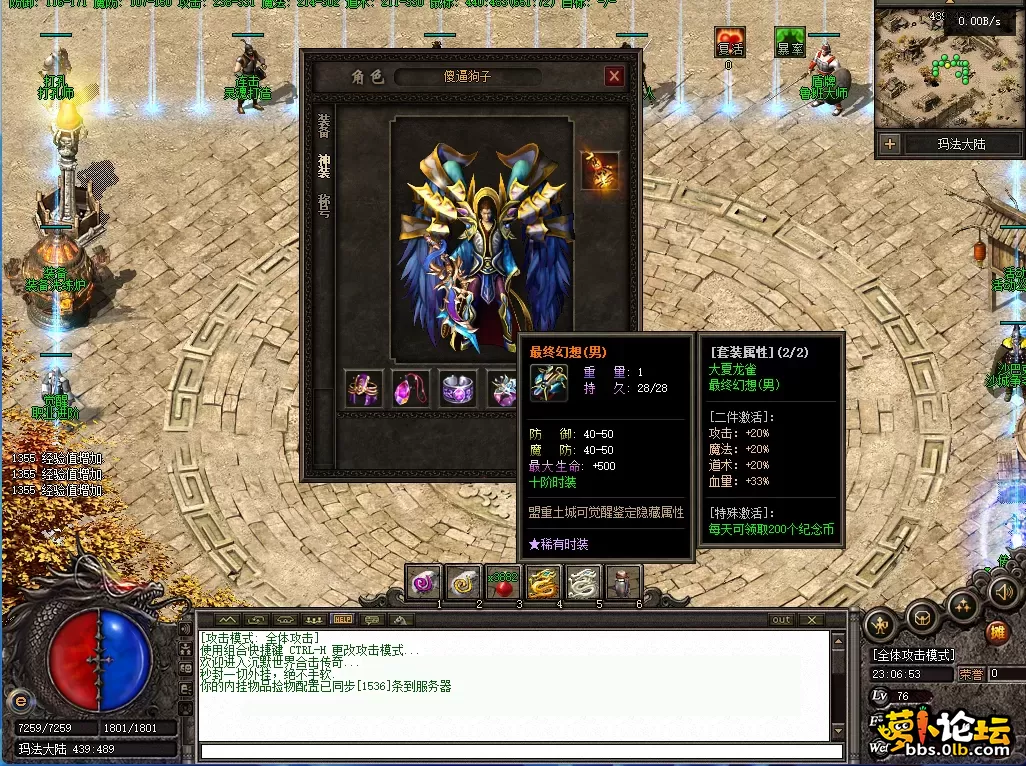Select the 神装 tab
Image resolution: width=1026 pixels, height=766 pixels.
click(x=324, y=163)
